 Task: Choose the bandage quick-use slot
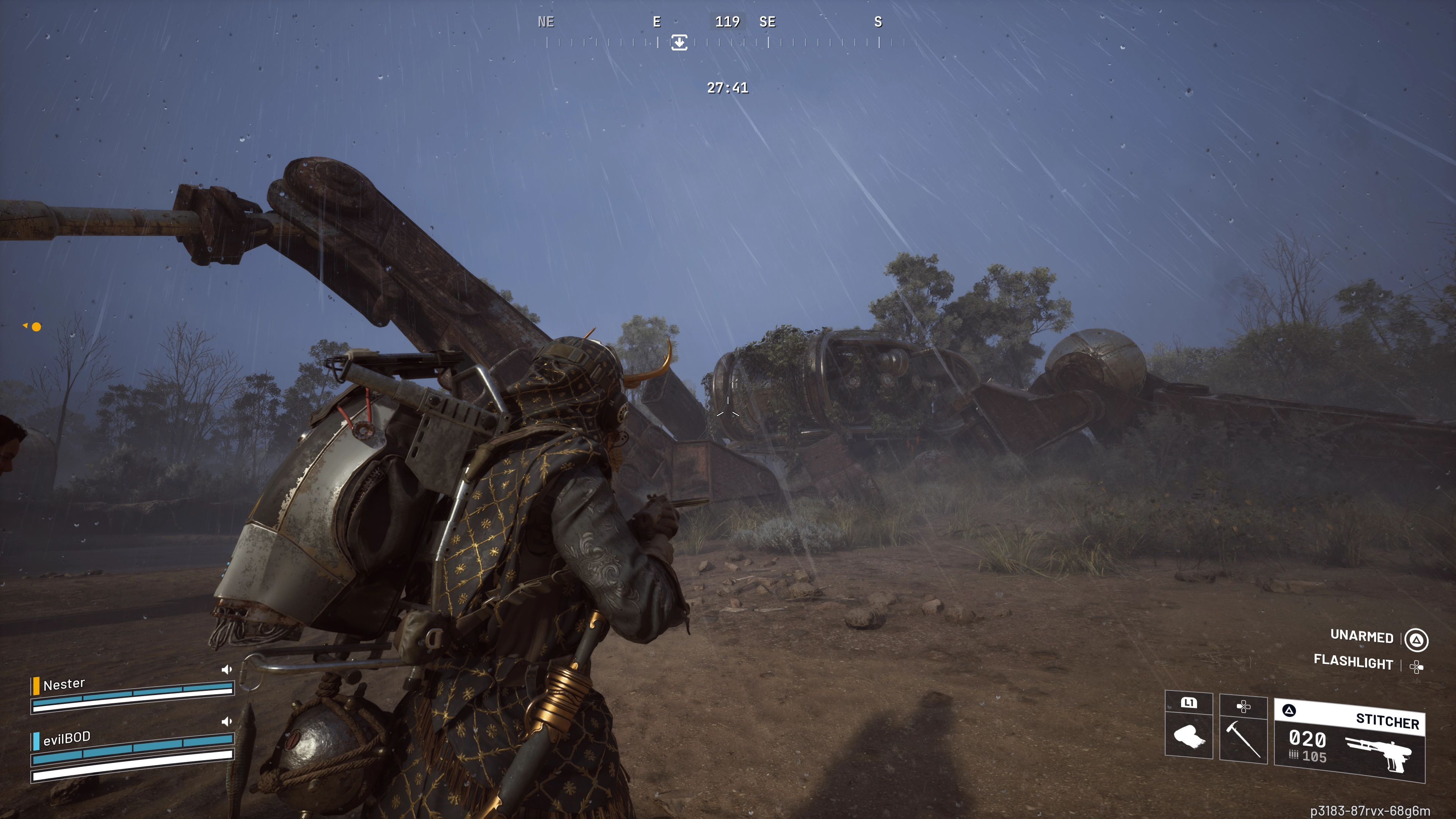[x=1189, y=735]
